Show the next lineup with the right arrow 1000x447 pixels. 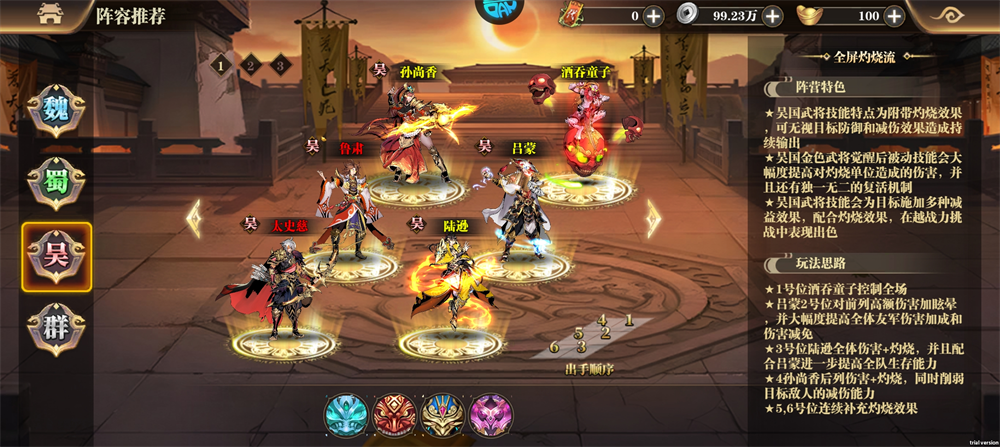[653, 218]
